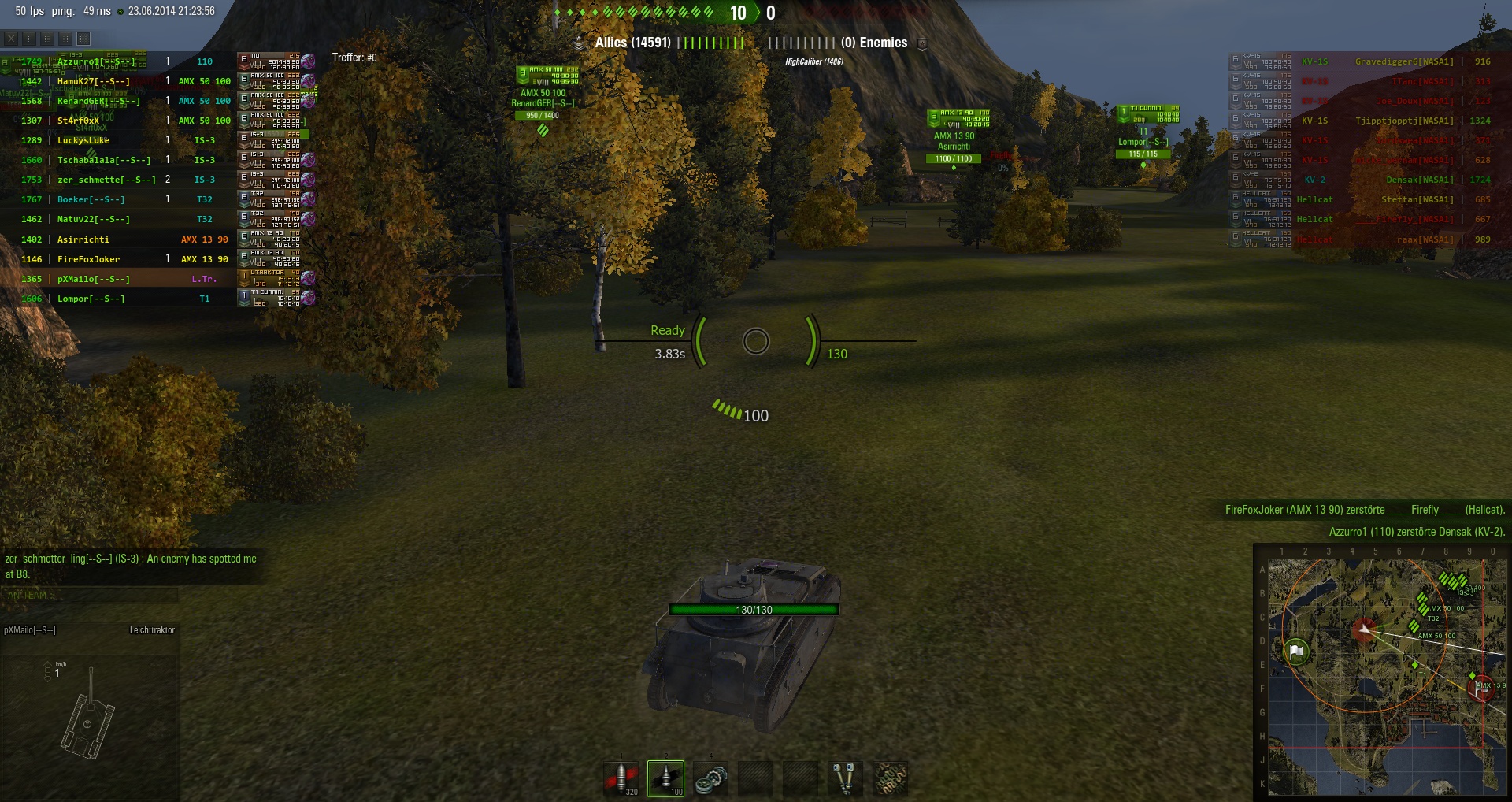Select Gravedigger6 in the enemy team list
This screenshot has width=1512, height=802.
(x=1403, y=61)
